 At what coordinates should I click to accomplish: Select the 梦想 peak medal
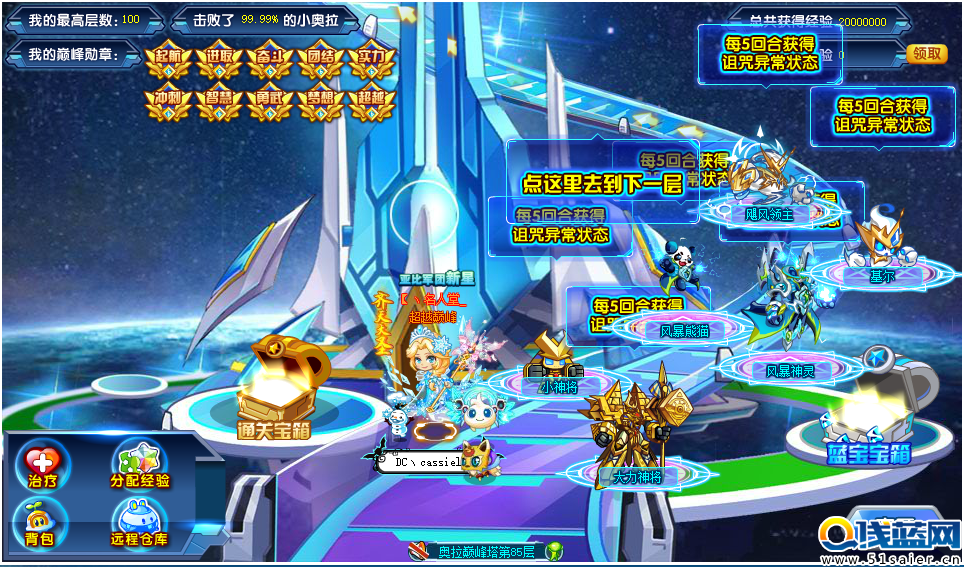pos(322,103)
